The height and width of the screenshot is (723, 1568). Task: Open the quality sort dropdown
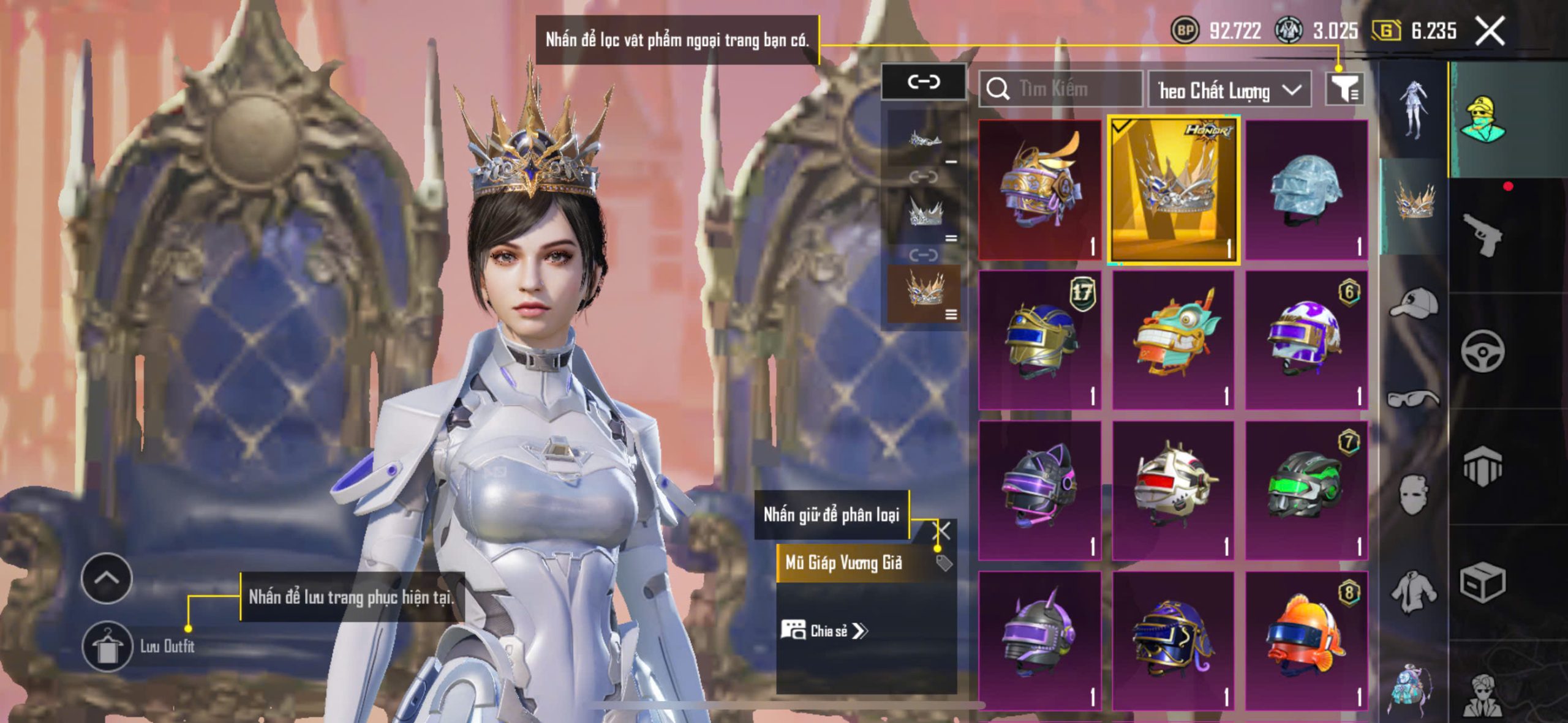tap(1229, 90)
